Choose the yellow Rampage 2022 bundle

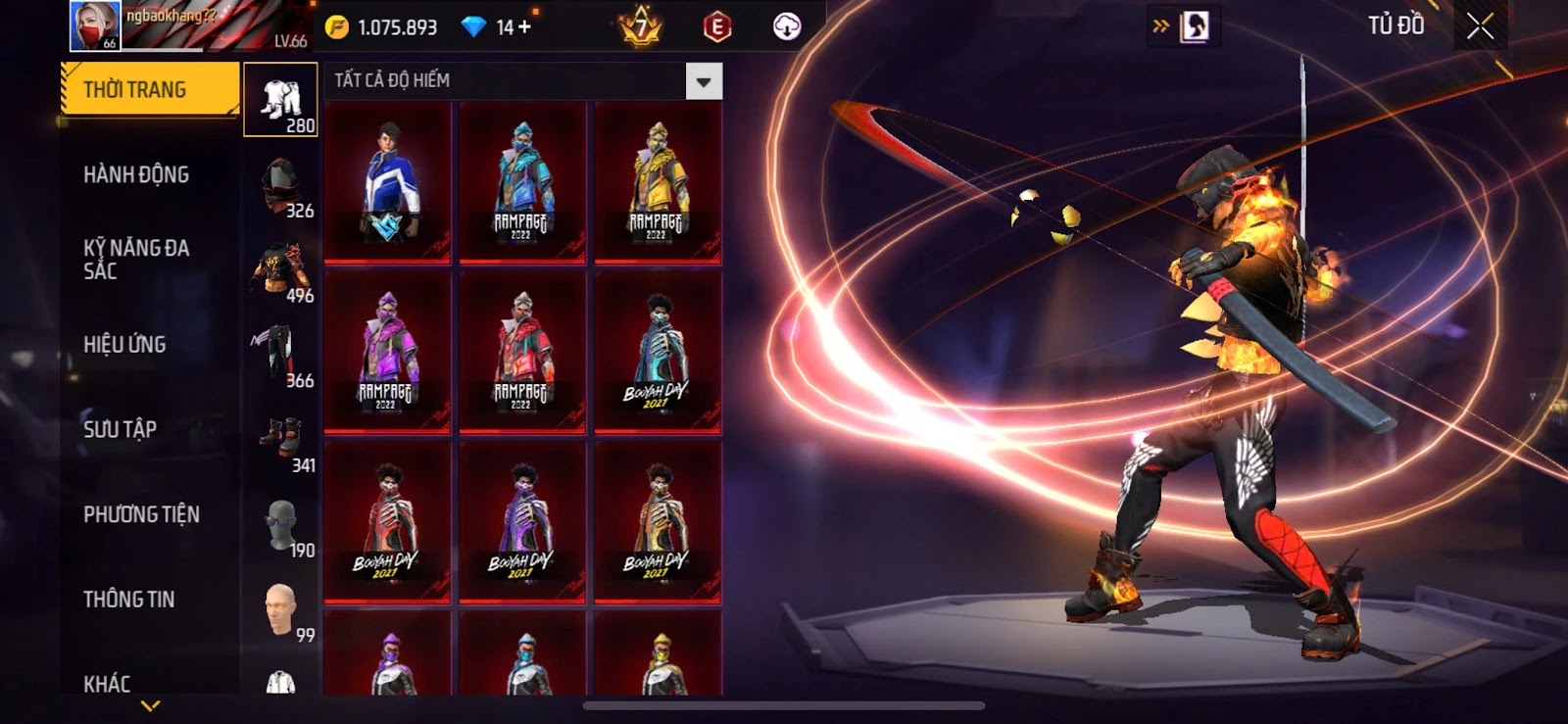pyautogui.click(x=658, y=183)
